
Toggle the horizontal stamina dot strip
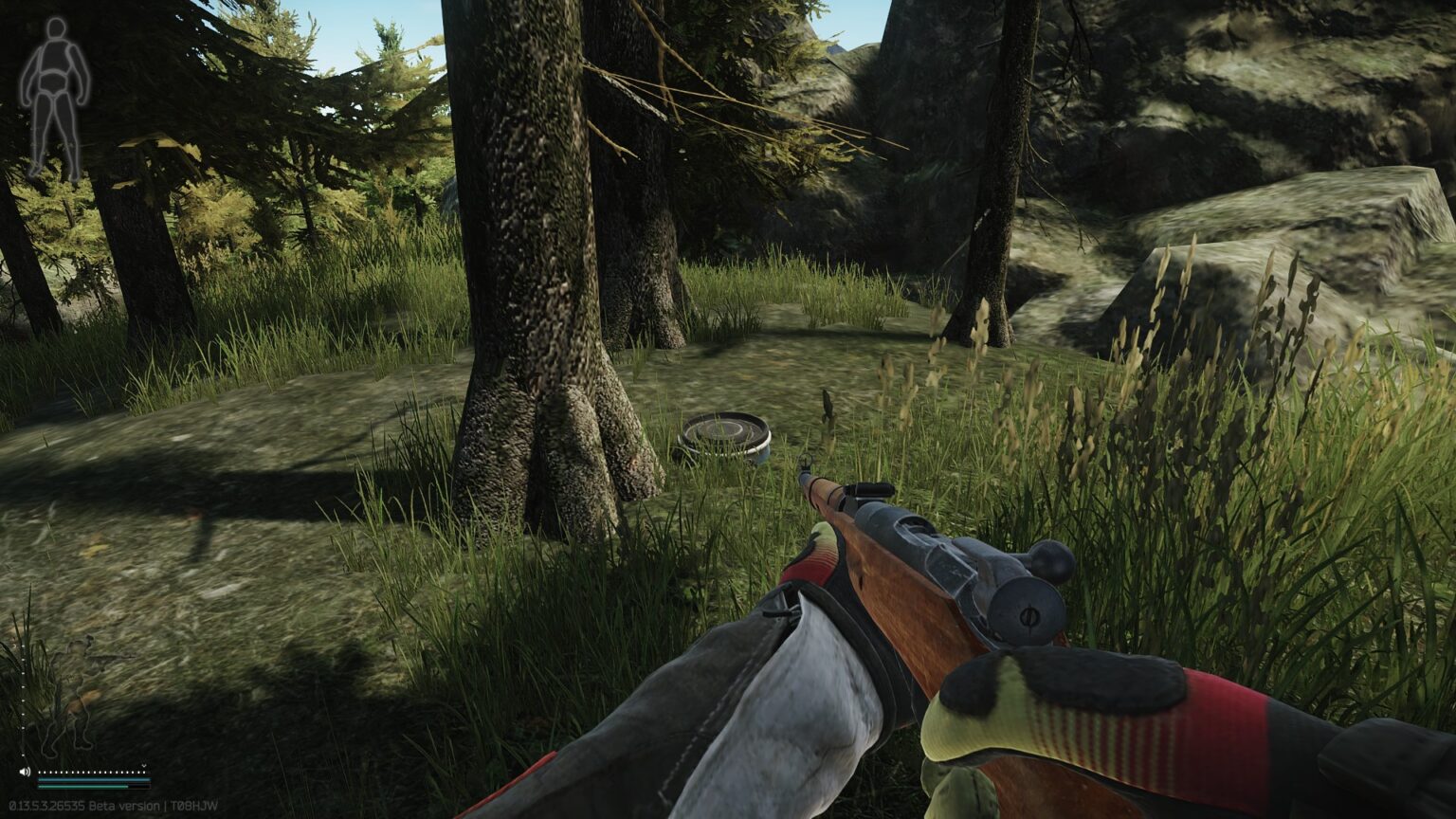[91, 773]
